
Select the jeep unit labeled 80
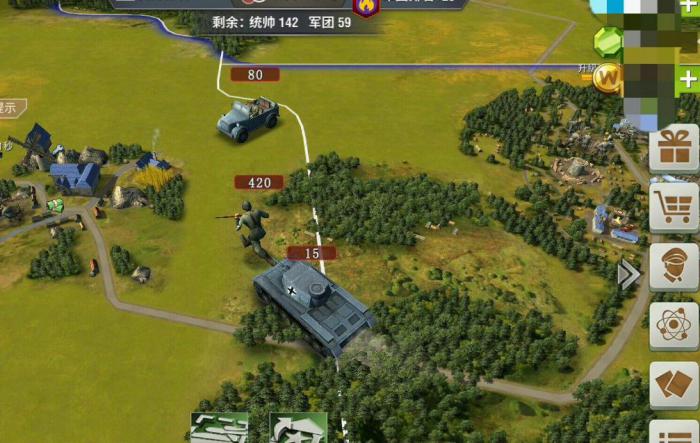(x=248, y=115)
